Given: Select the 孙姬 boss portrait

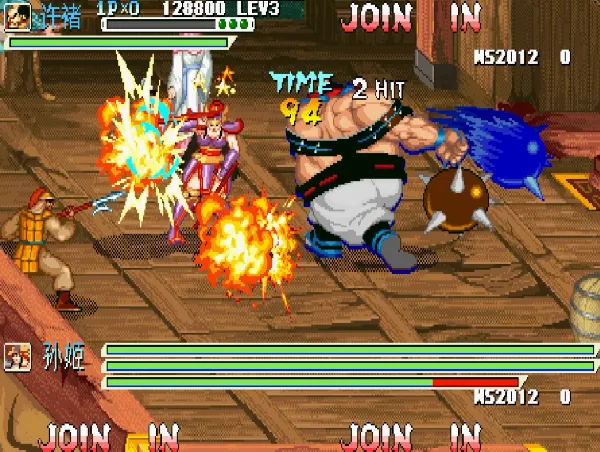Looking at the screenshot, I should pyautogui.click(x=16, y=355).
